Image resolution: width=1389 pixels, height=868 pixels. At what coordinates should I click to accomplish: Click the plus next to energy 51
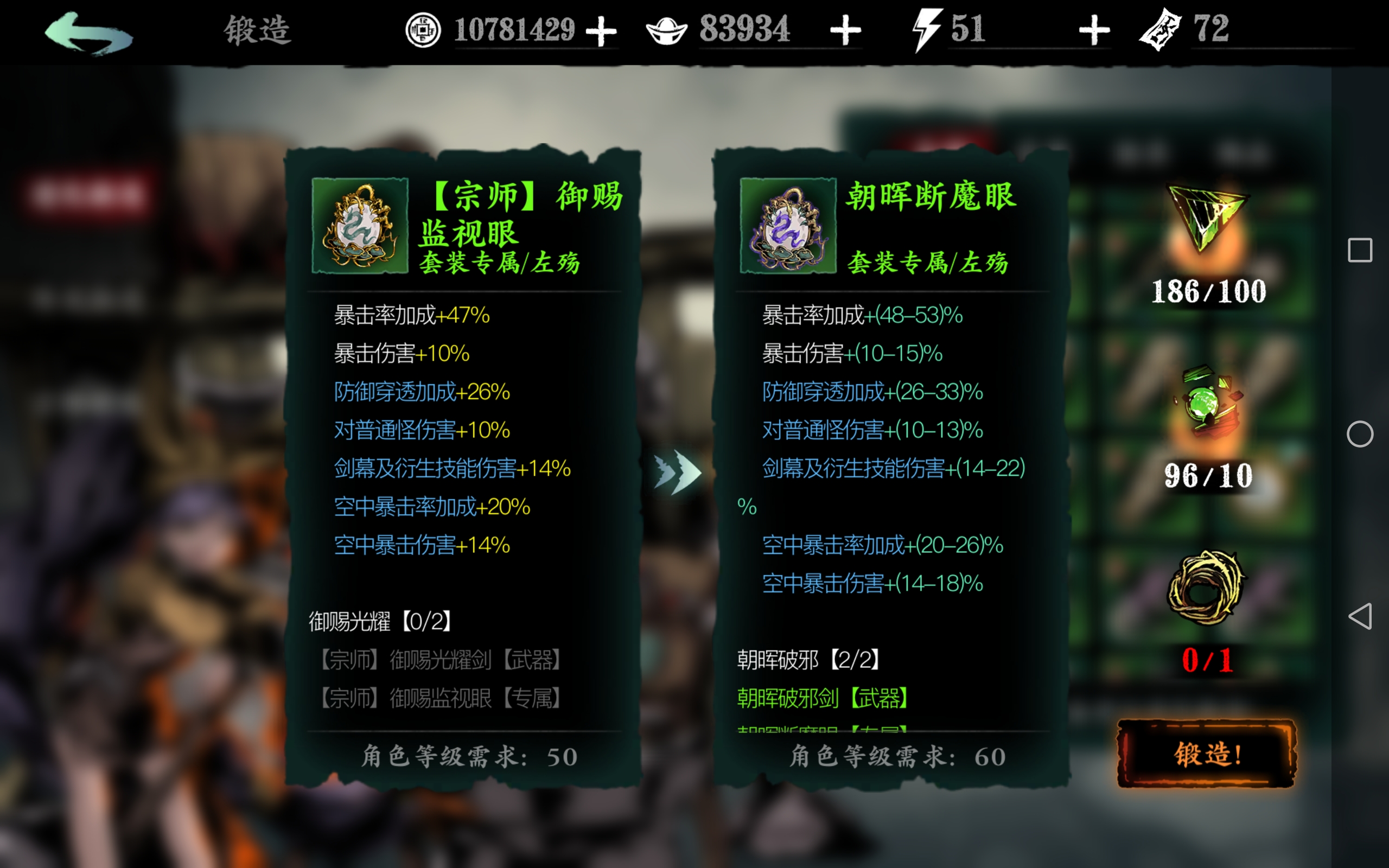click(1091, 31)
